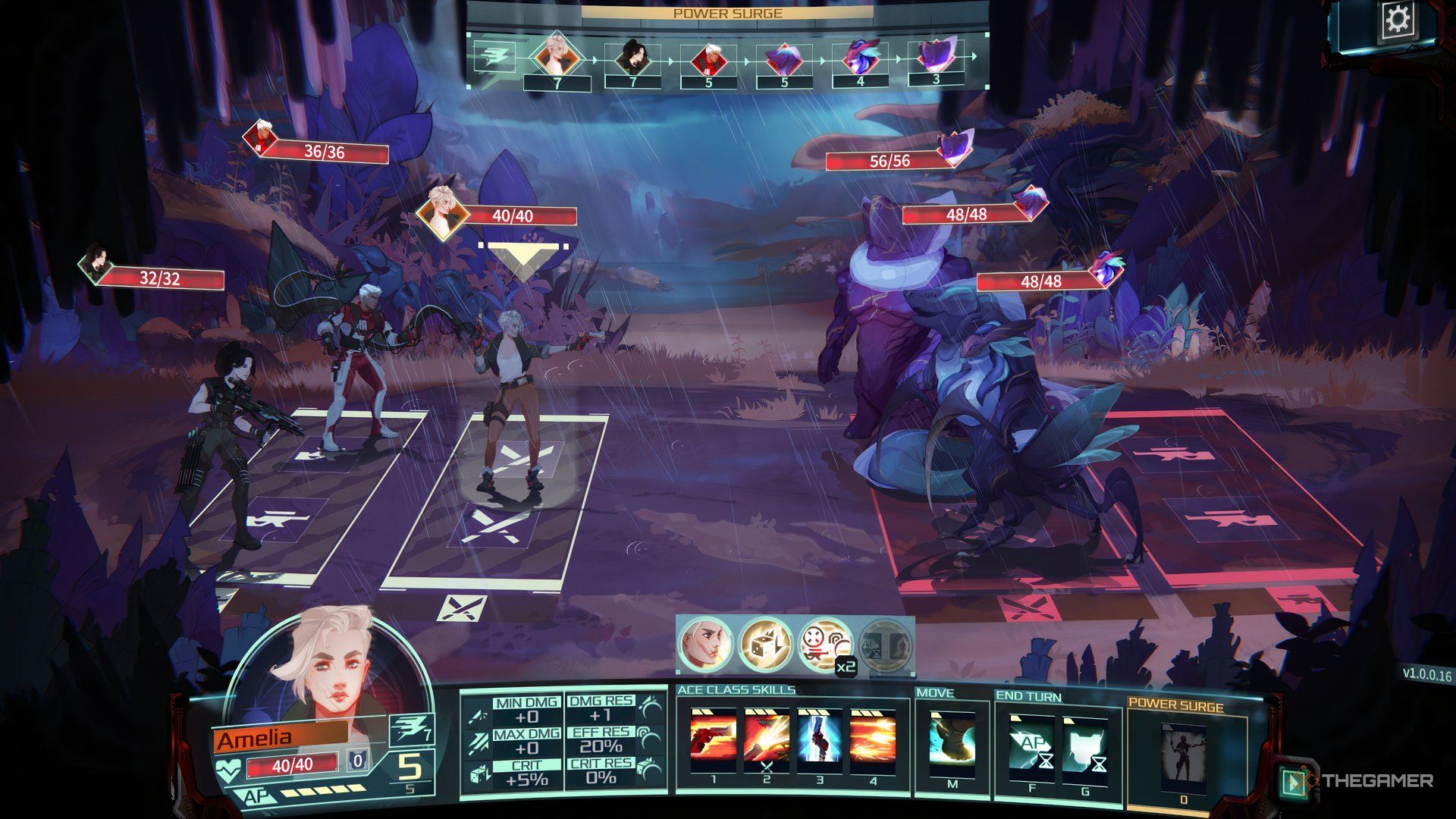Image resolution: width=1456 pixels, height=819 pixels.
Task: Open Amelia's large character portrait
Action: [326, 671]
